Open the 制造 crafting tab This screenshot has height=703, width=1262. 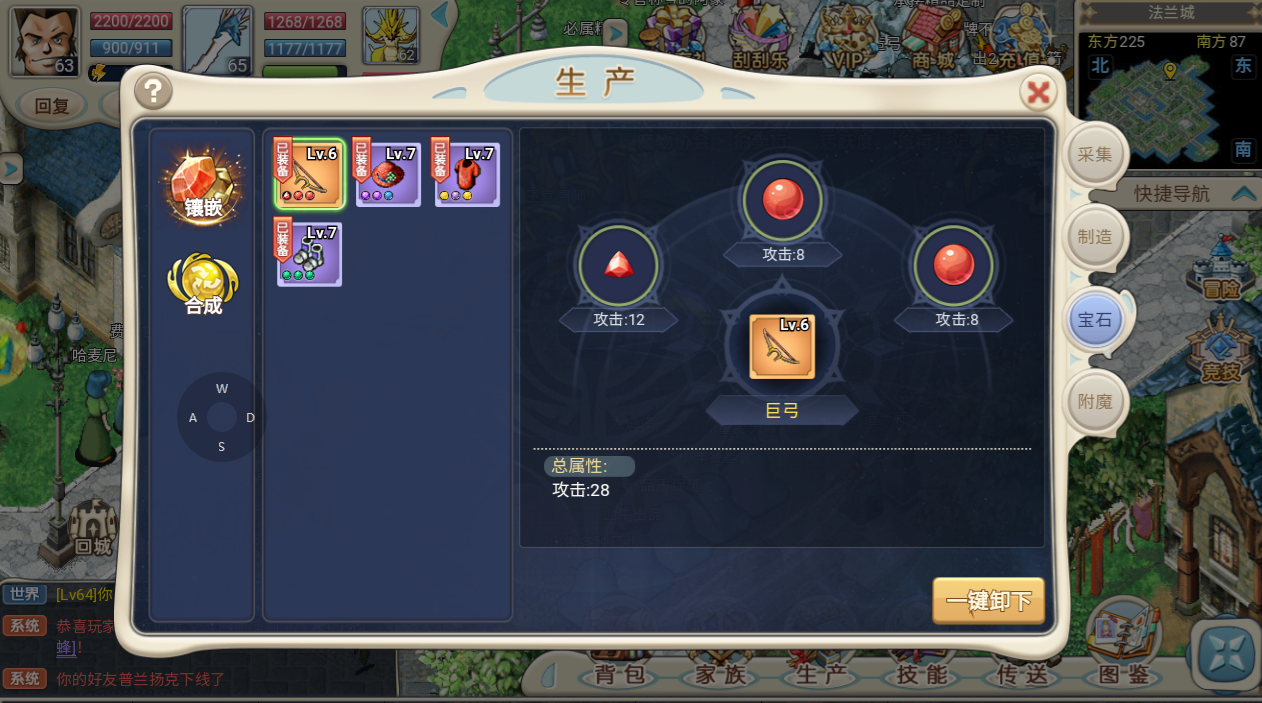click(1094, 237)
